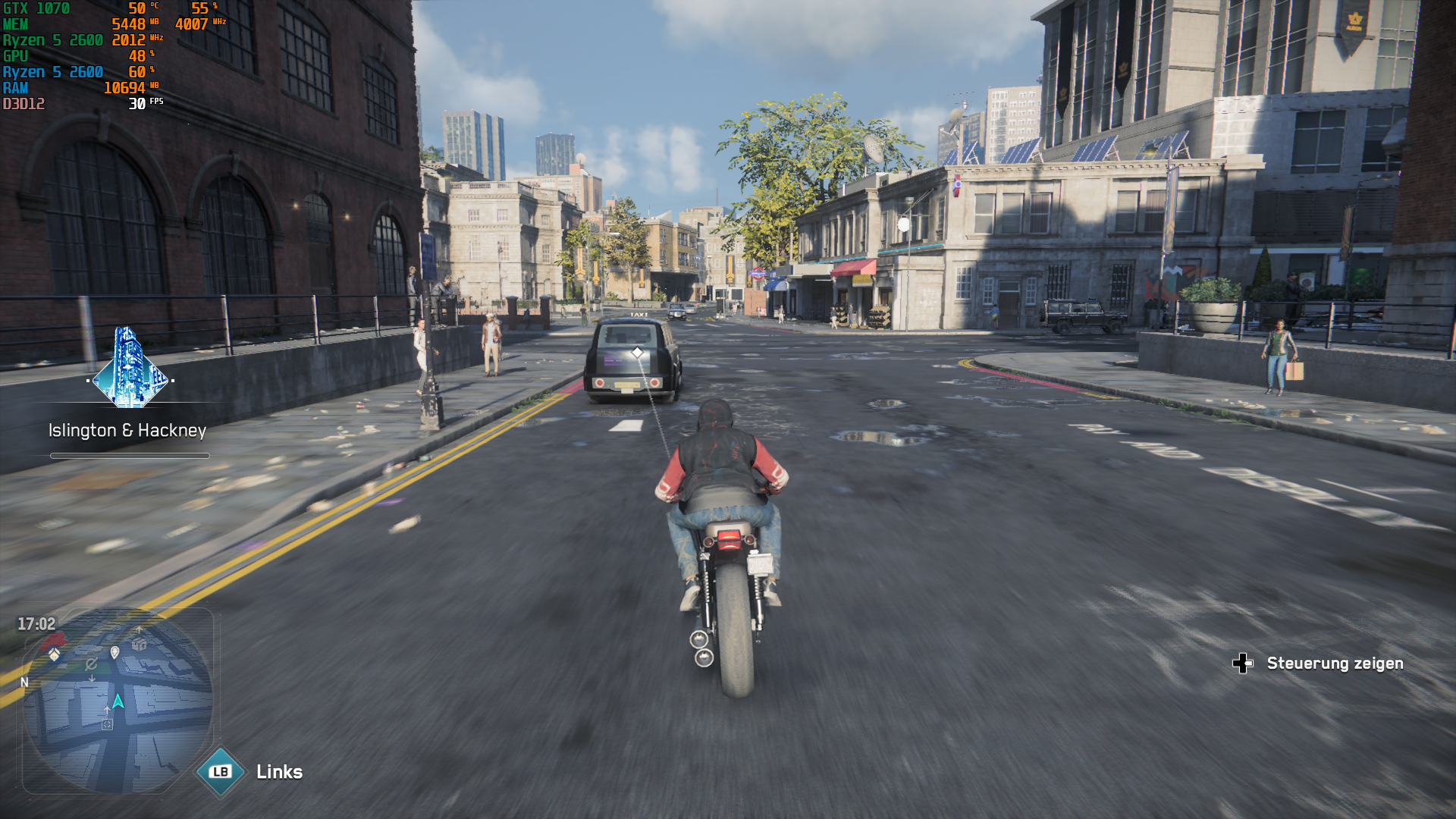The width and height of the screenshot is (1456, 819).
Task: Click the teal LB diamond prompt icon
Action: (x=220, y=772)
